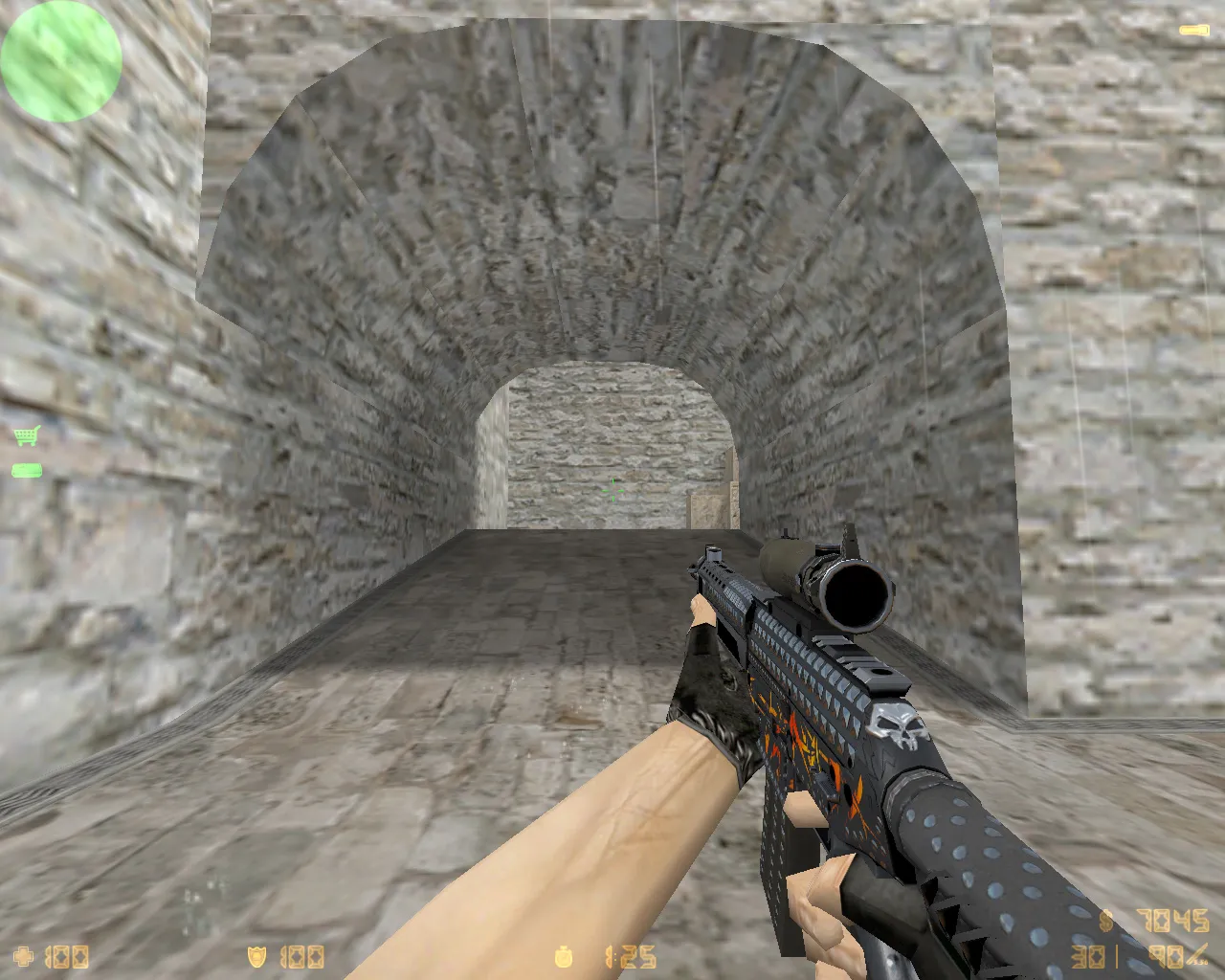Click the armor shield icon in the HUD

coord(256,956)
